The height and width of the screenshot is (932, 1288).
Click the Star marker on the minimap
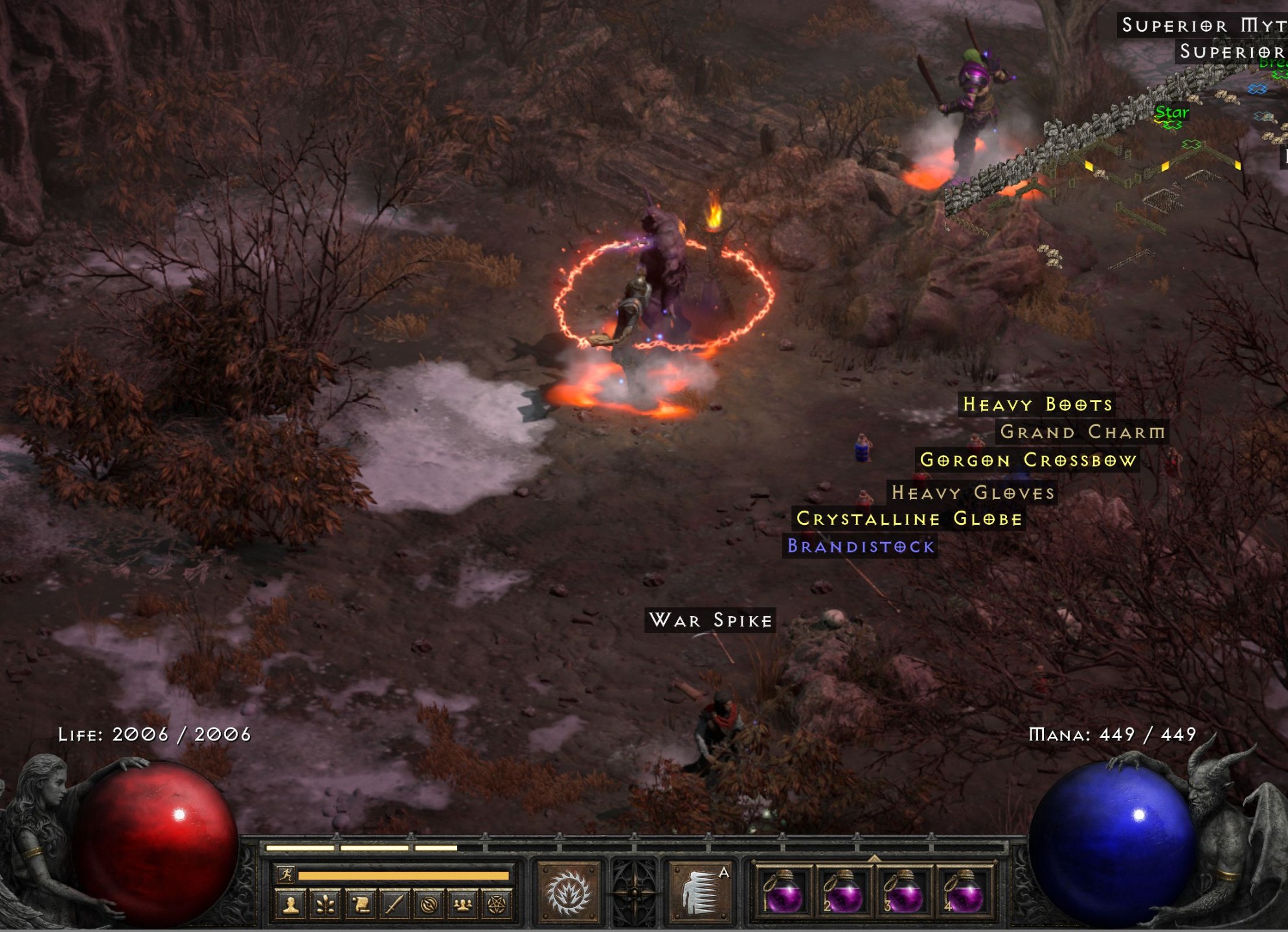point(1171,111)
